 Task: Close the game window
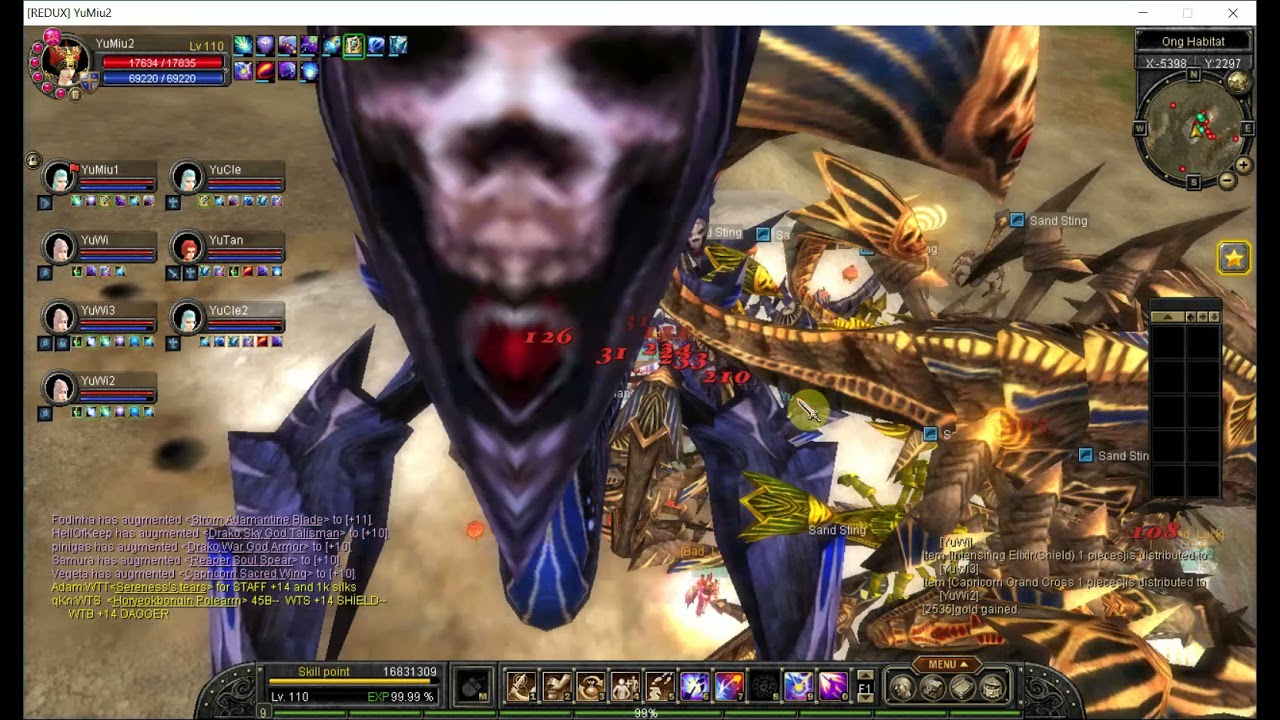[1233, 13]
